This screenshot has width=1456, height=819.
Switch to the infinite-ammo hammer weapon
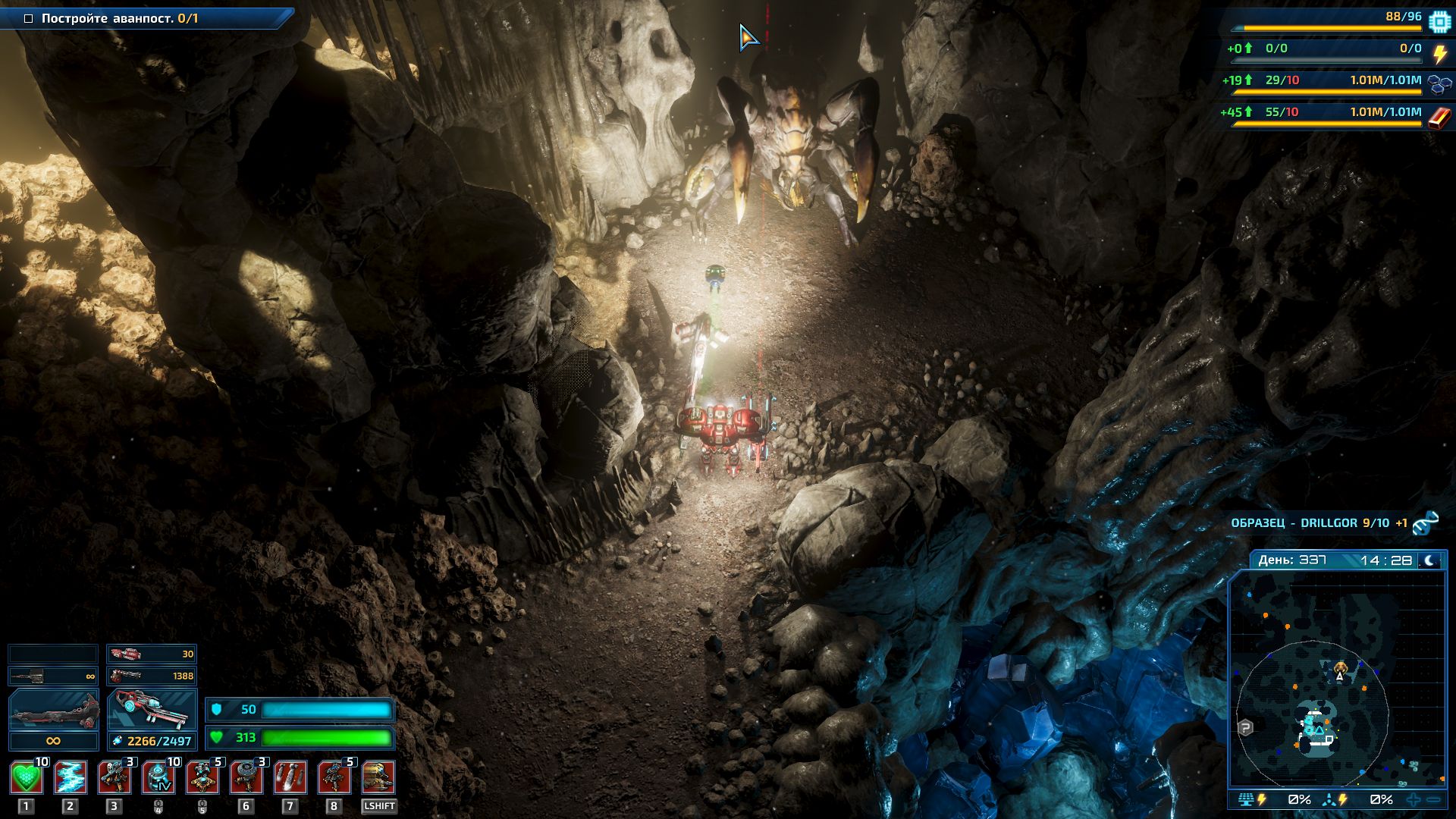(53, 676)
